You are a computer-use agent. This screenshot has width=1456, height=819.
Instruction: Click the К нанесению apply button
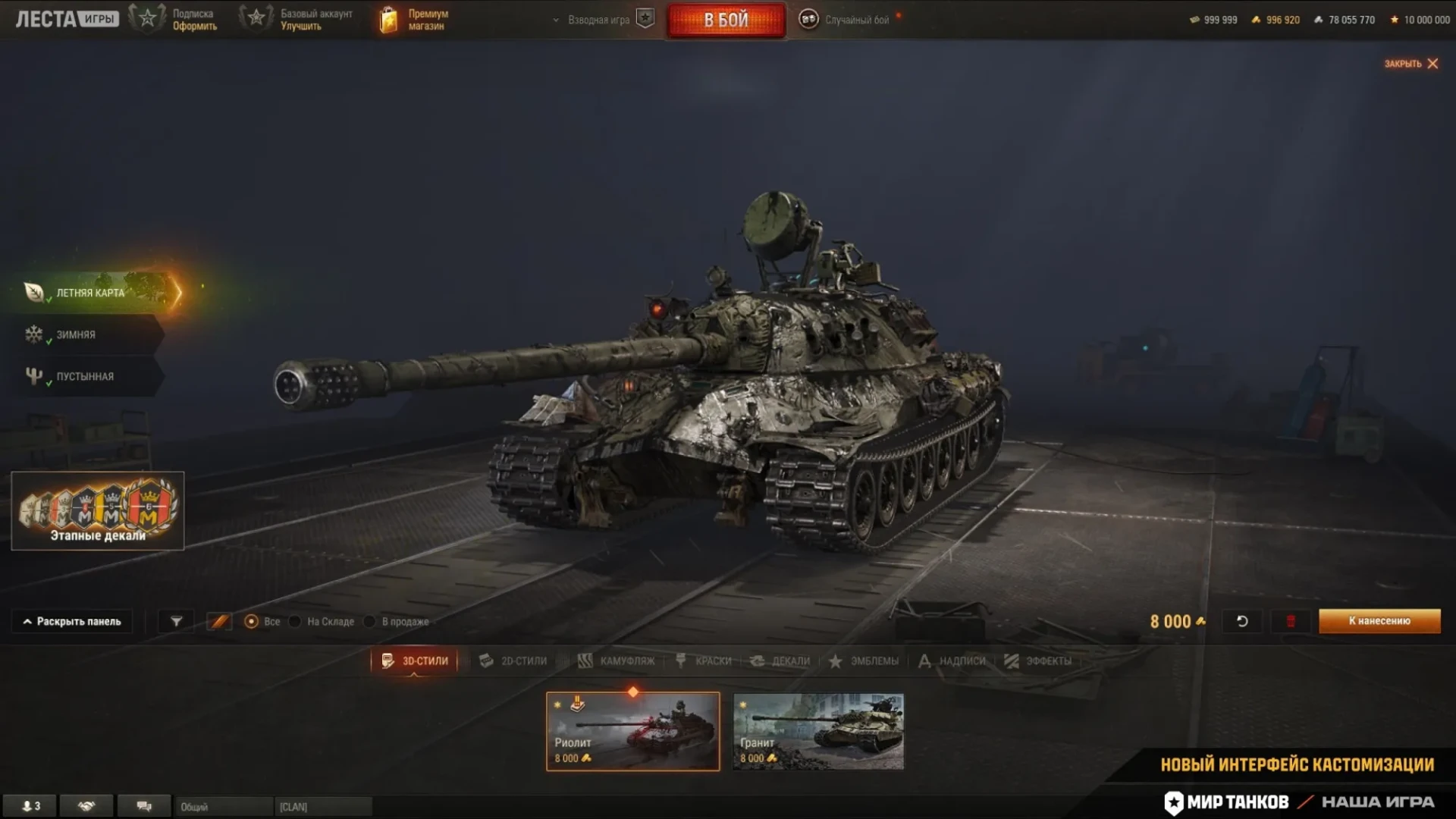coord(1379,621)
